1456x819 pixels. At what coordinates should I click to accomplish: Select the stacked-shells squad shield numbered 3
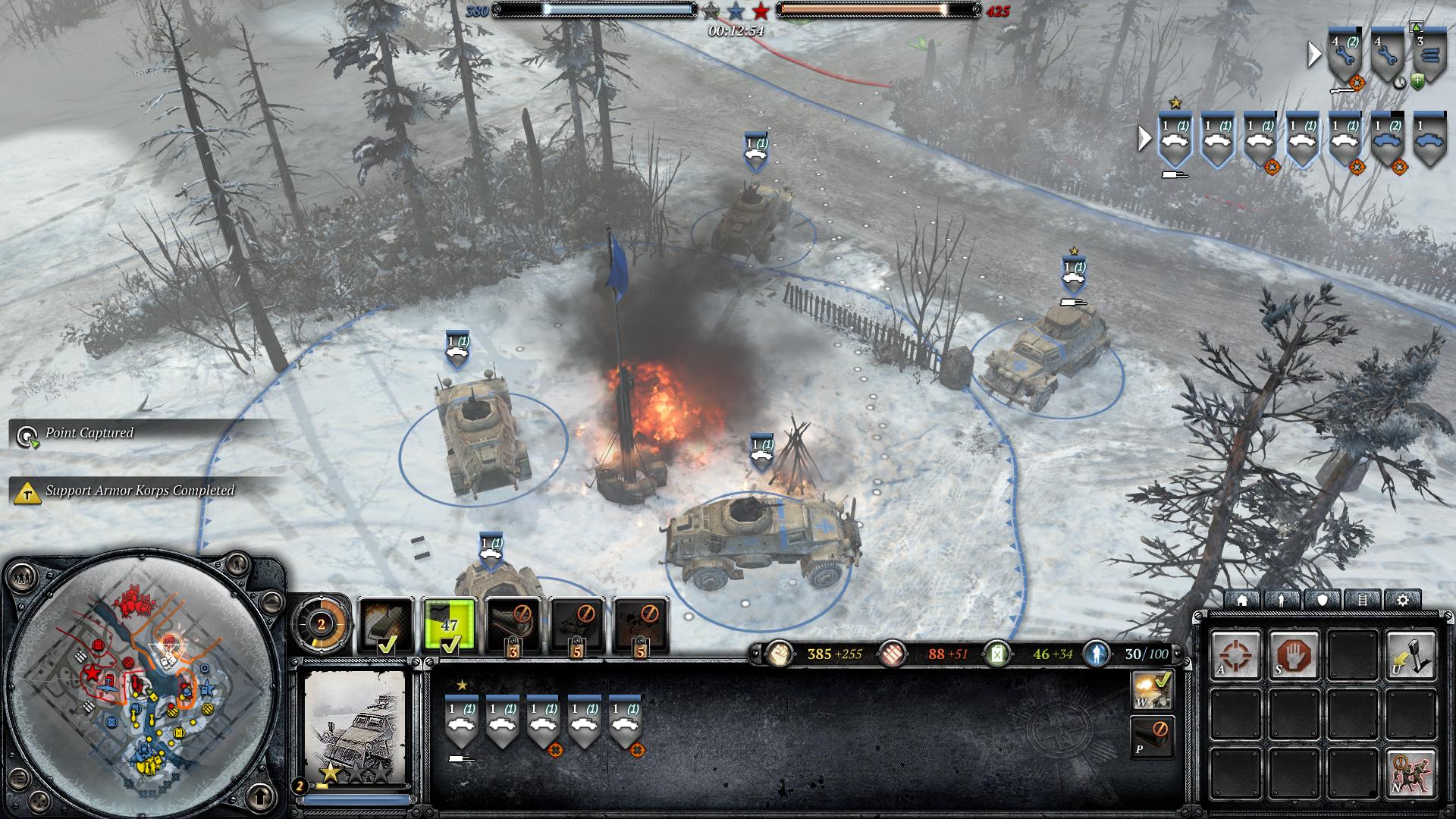(1429, 55)
